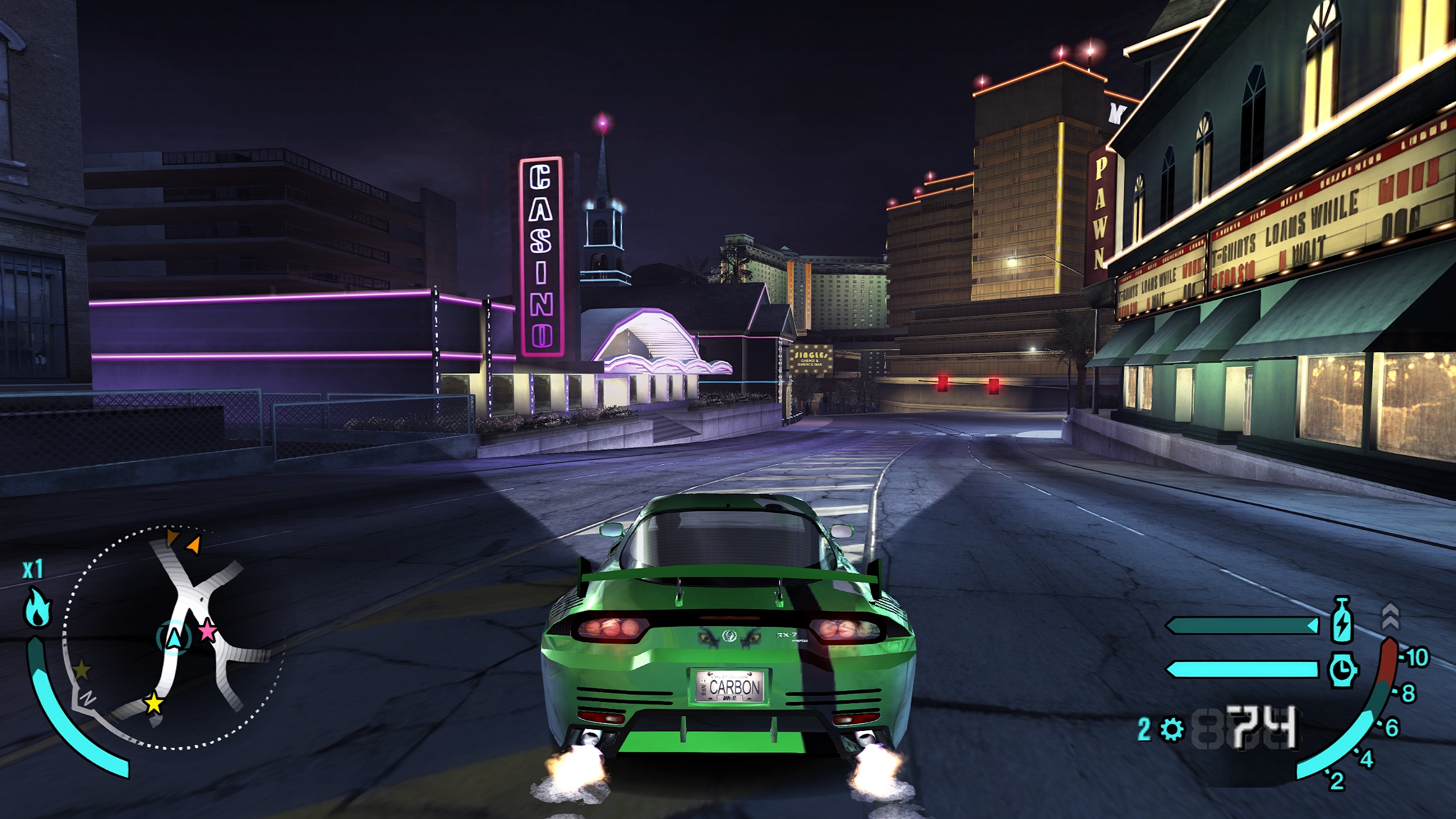Select the pink star marker on minimap
Screen dimensions: 1456x819
point(208,630)
